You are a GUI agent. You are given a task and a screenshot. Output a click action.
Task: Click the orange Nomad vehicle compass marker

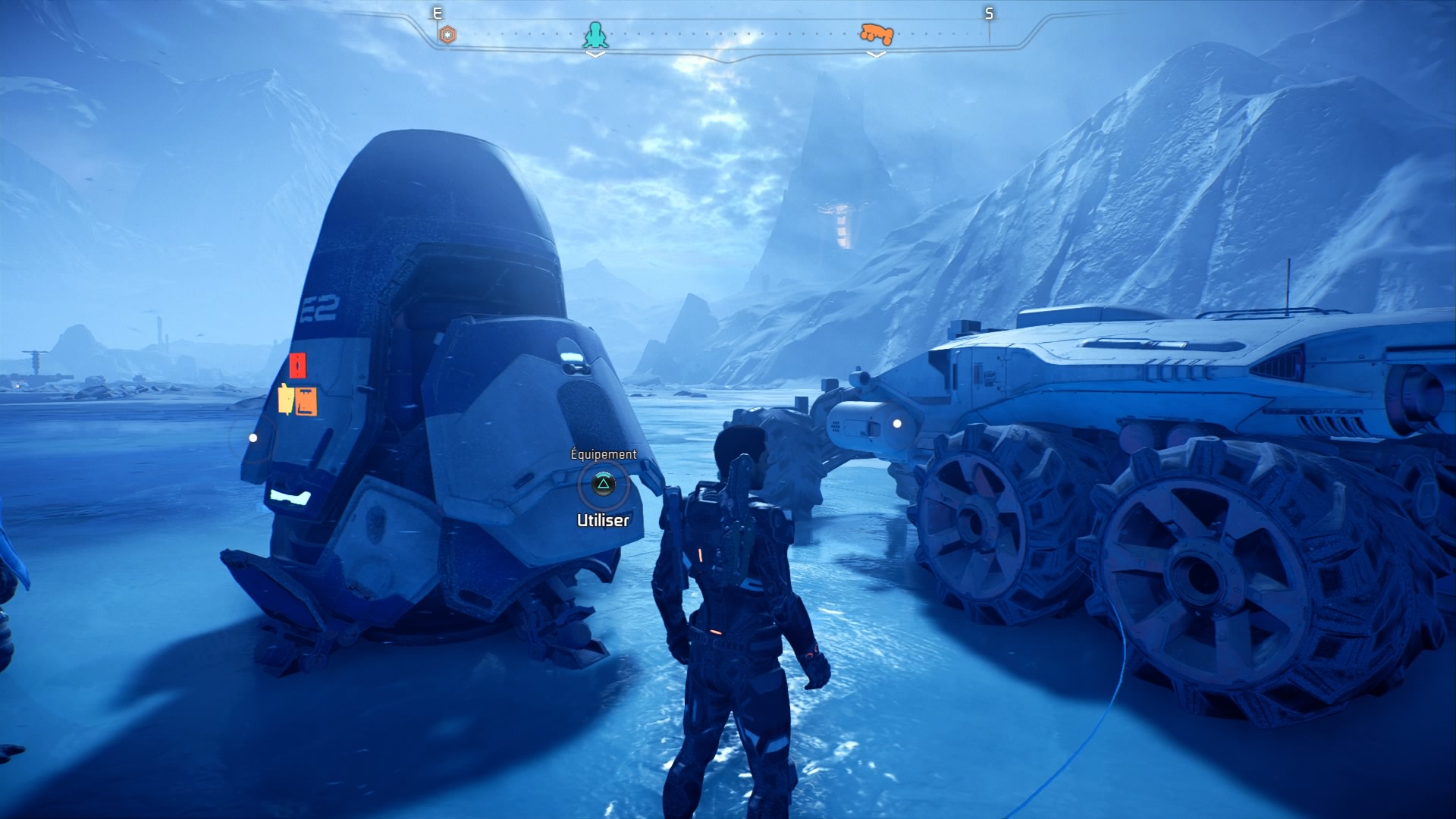[x=876, y=33]
